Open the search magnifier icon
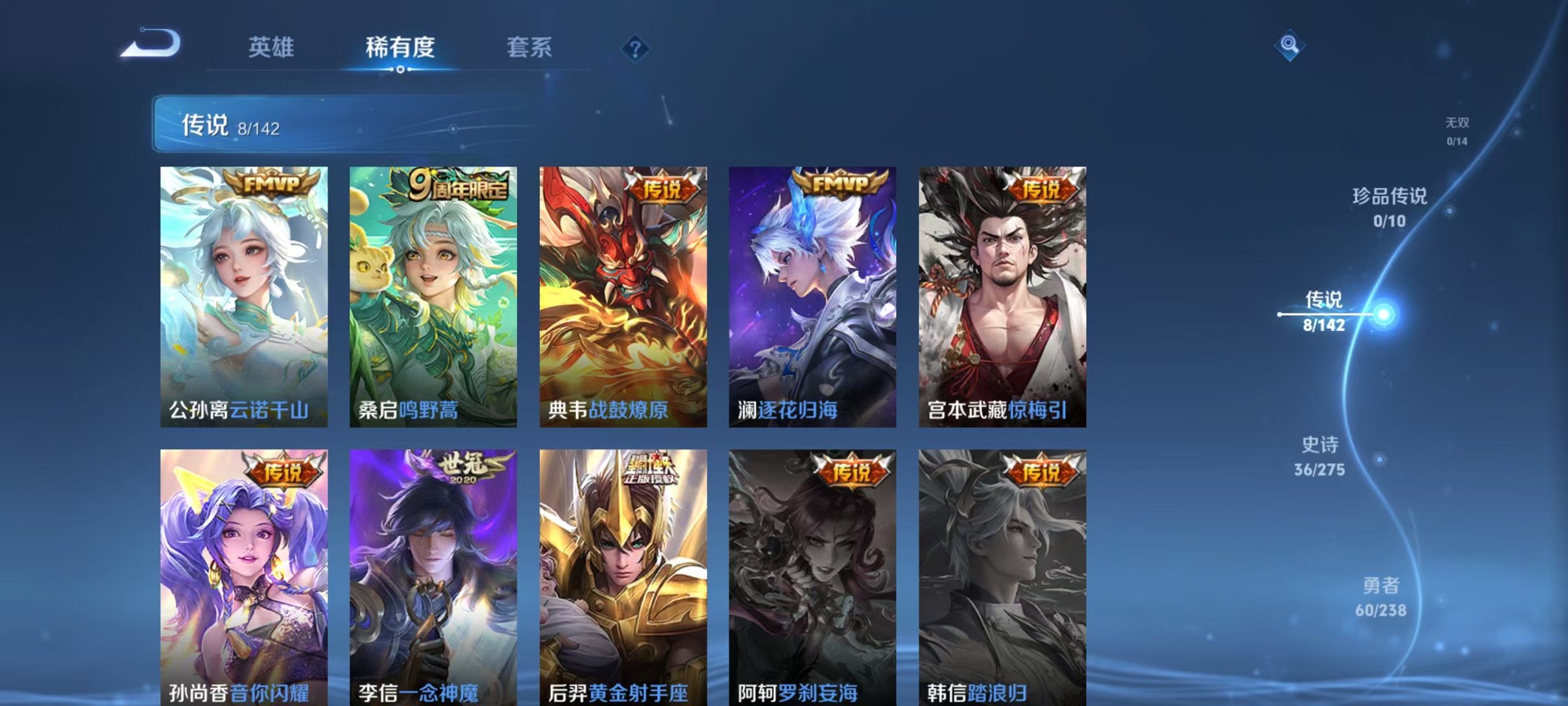The width and height of the screenshot is (1568, 706). [x=1288, y=45]
